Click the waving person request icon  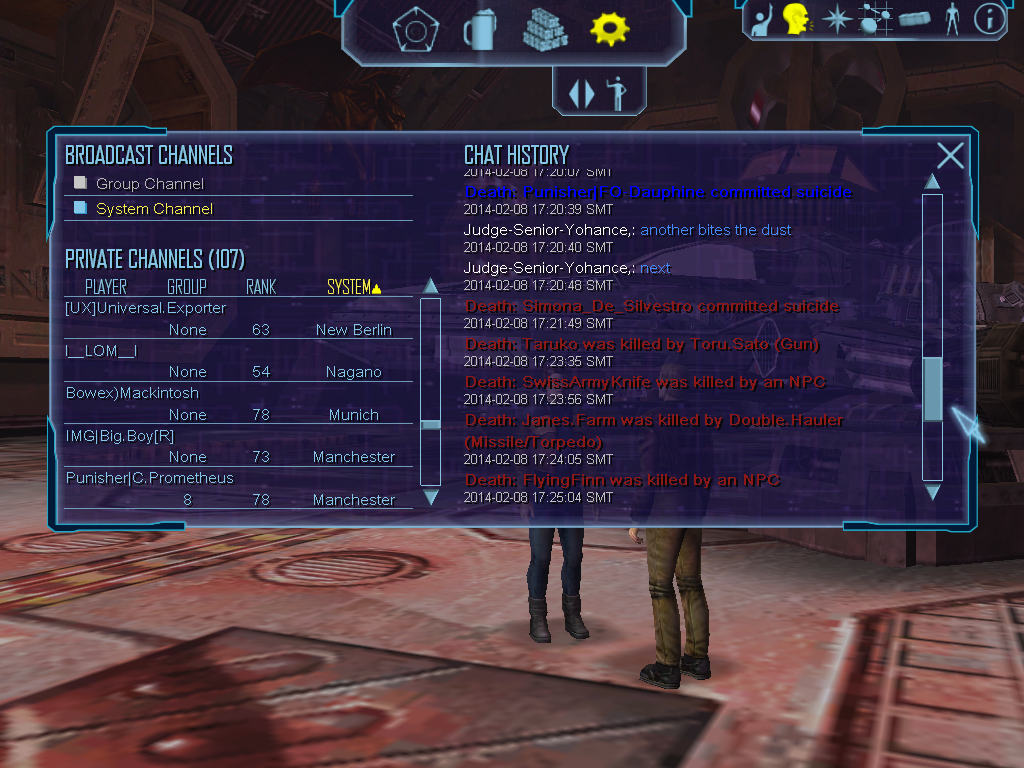(763, 19)
